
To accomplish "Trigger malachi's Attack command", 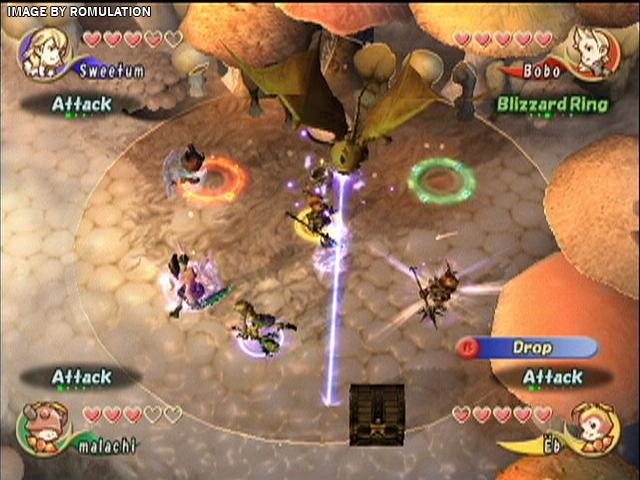I will (x=82, y=377).
